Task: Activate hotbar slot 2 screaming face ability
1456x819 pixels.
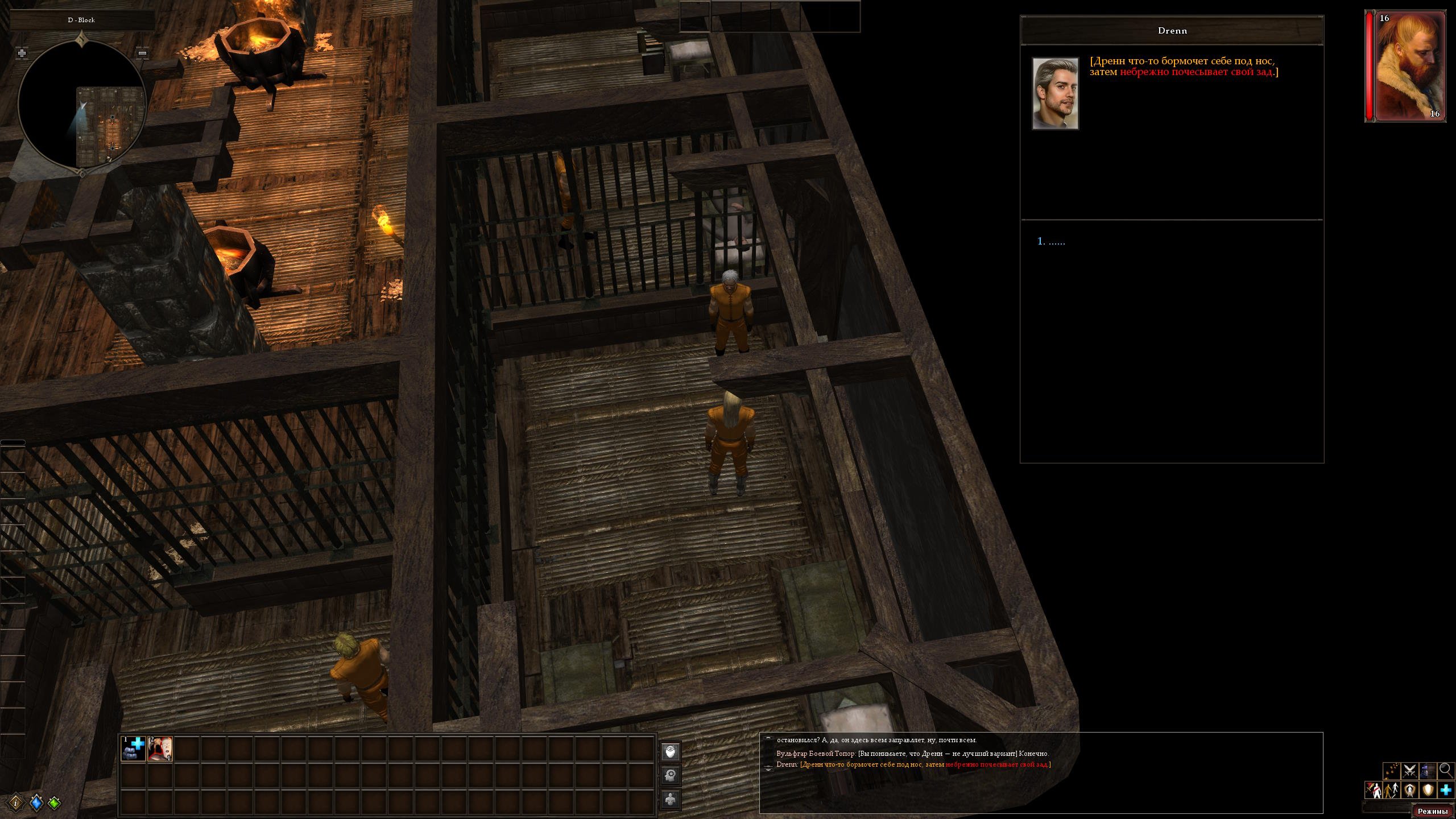Action: pyautogui.click(x=160, y=748)
